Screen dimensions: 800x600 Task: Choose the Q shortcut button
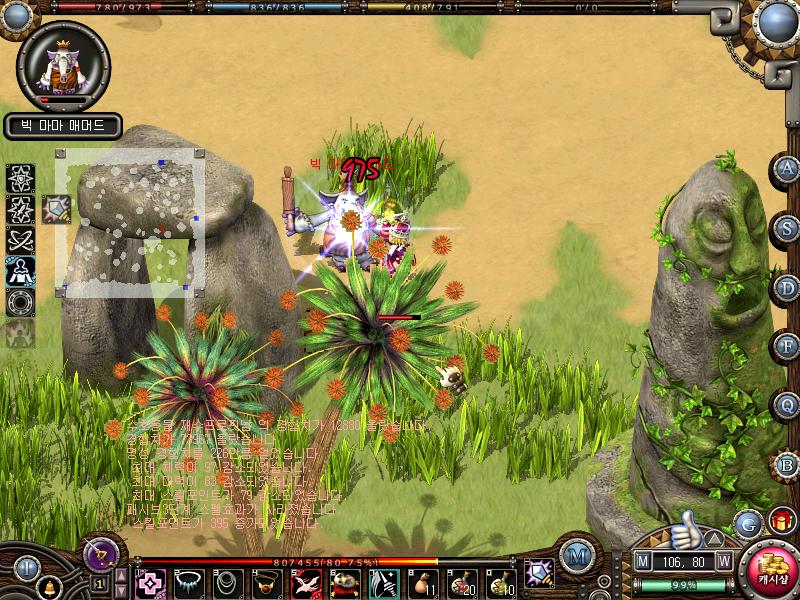tap(788, 406)
